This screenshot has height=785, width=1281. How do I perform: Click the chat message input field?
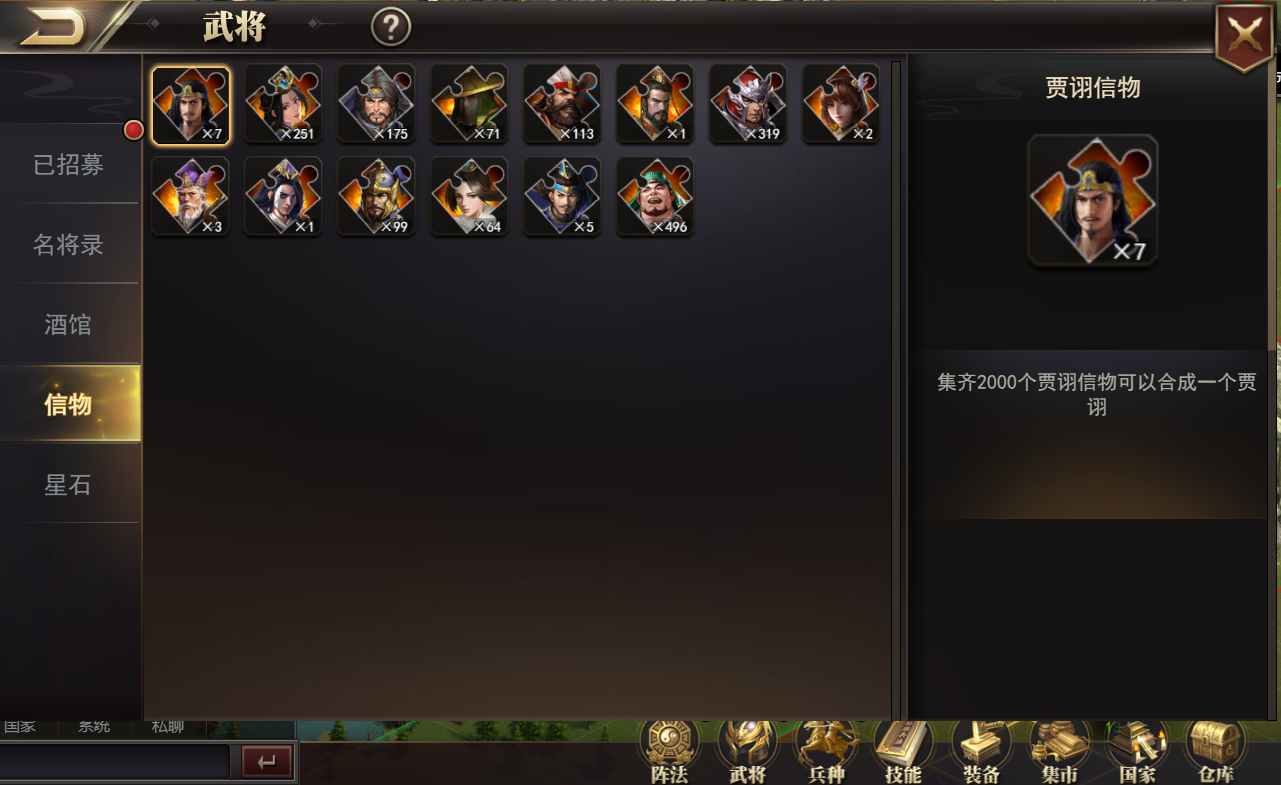(115, 760)
